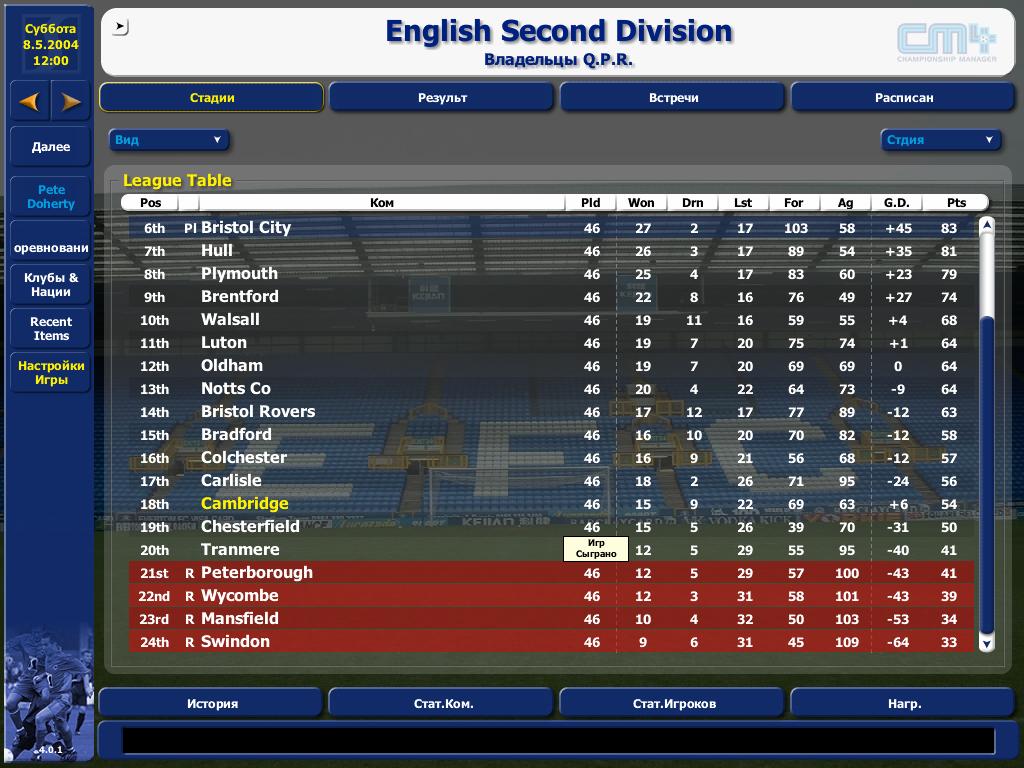
Task: Expand the Стдия dropdown
Action: (x=940, y=140)
